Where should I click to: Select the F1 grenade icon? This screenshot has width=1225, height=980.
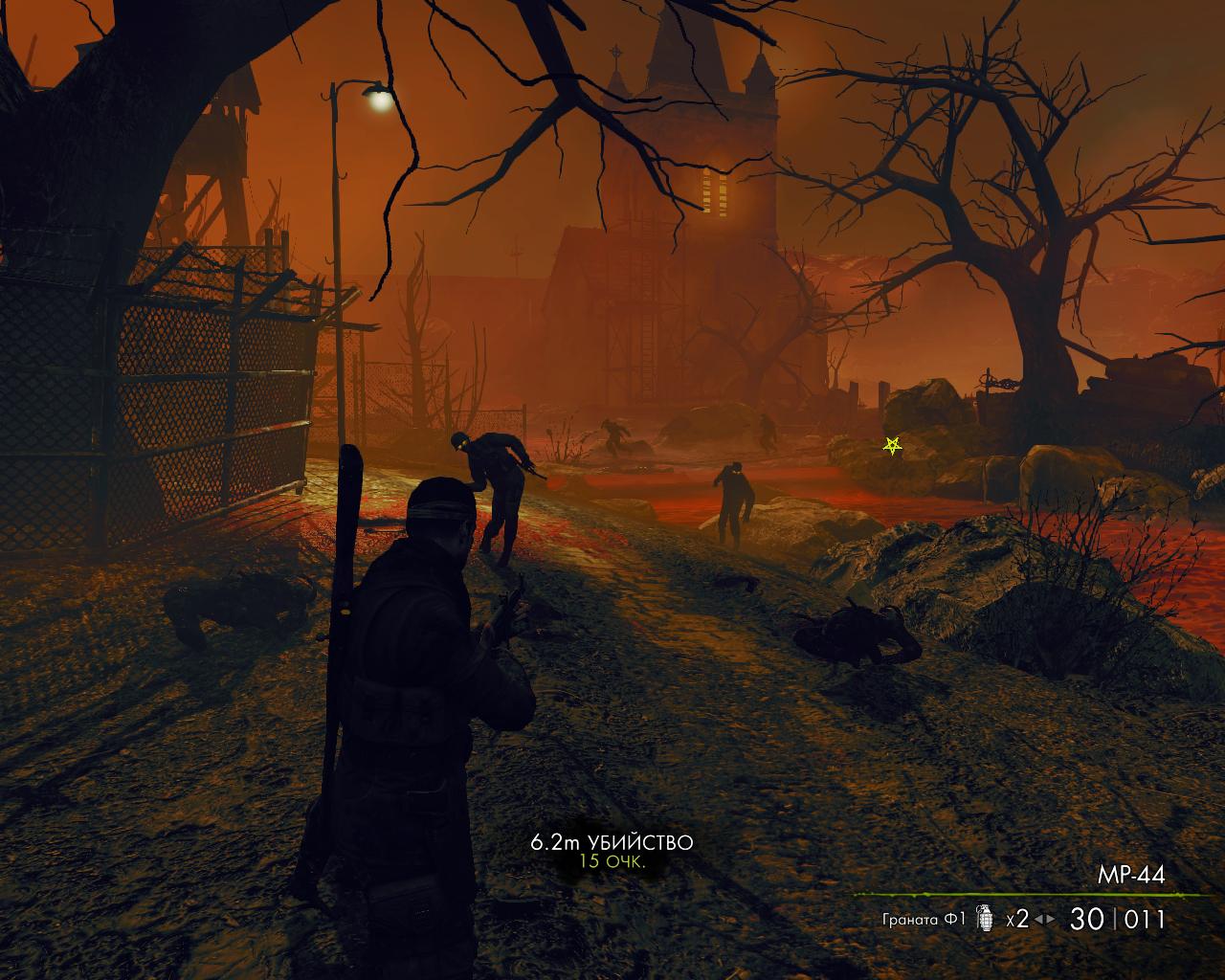click(984, 919)
